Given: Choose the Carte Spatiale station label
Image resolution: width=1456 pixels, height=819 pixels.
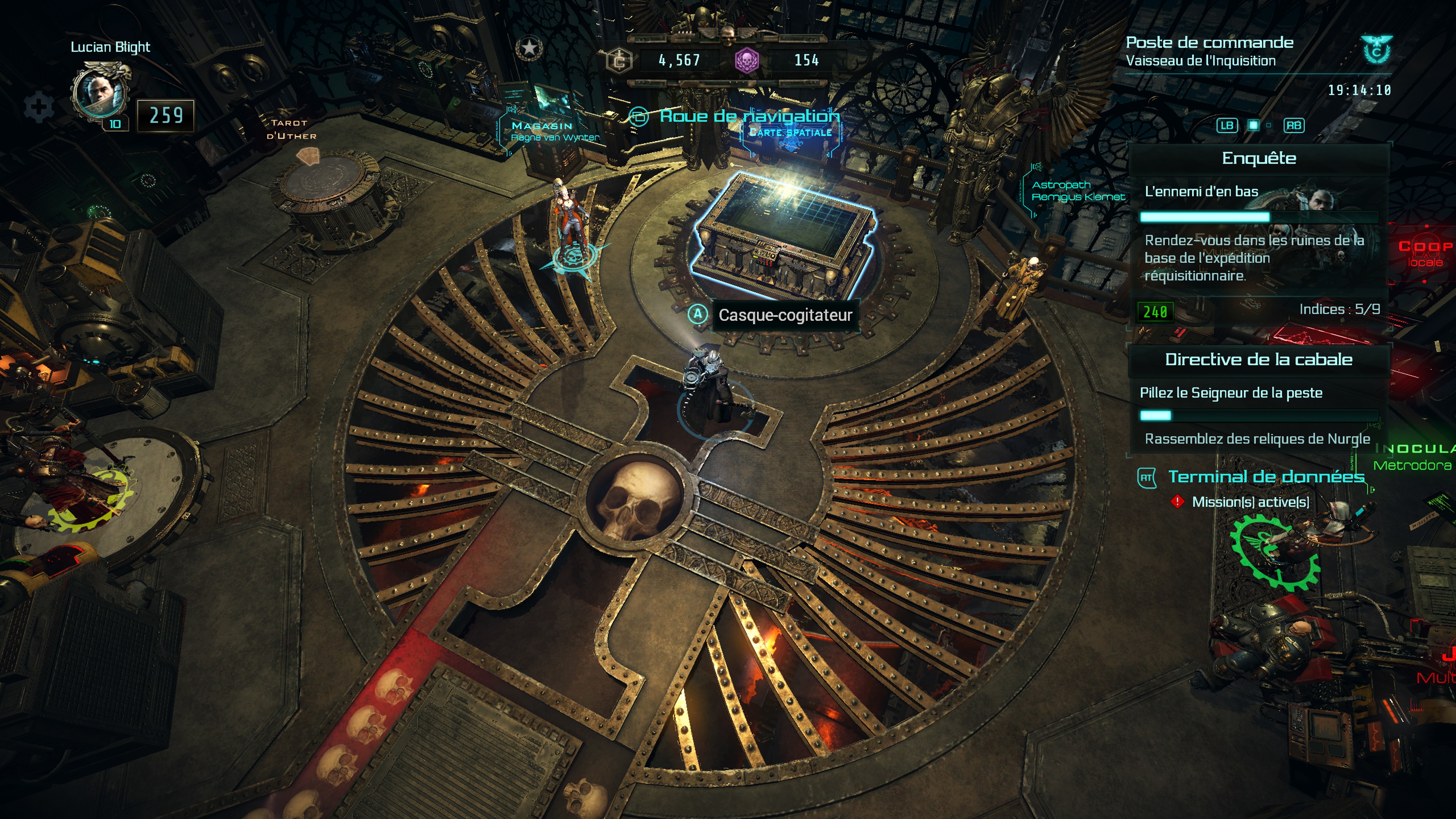Looking at the screenshot, I should pyautogui.click(x=790, y=133).
